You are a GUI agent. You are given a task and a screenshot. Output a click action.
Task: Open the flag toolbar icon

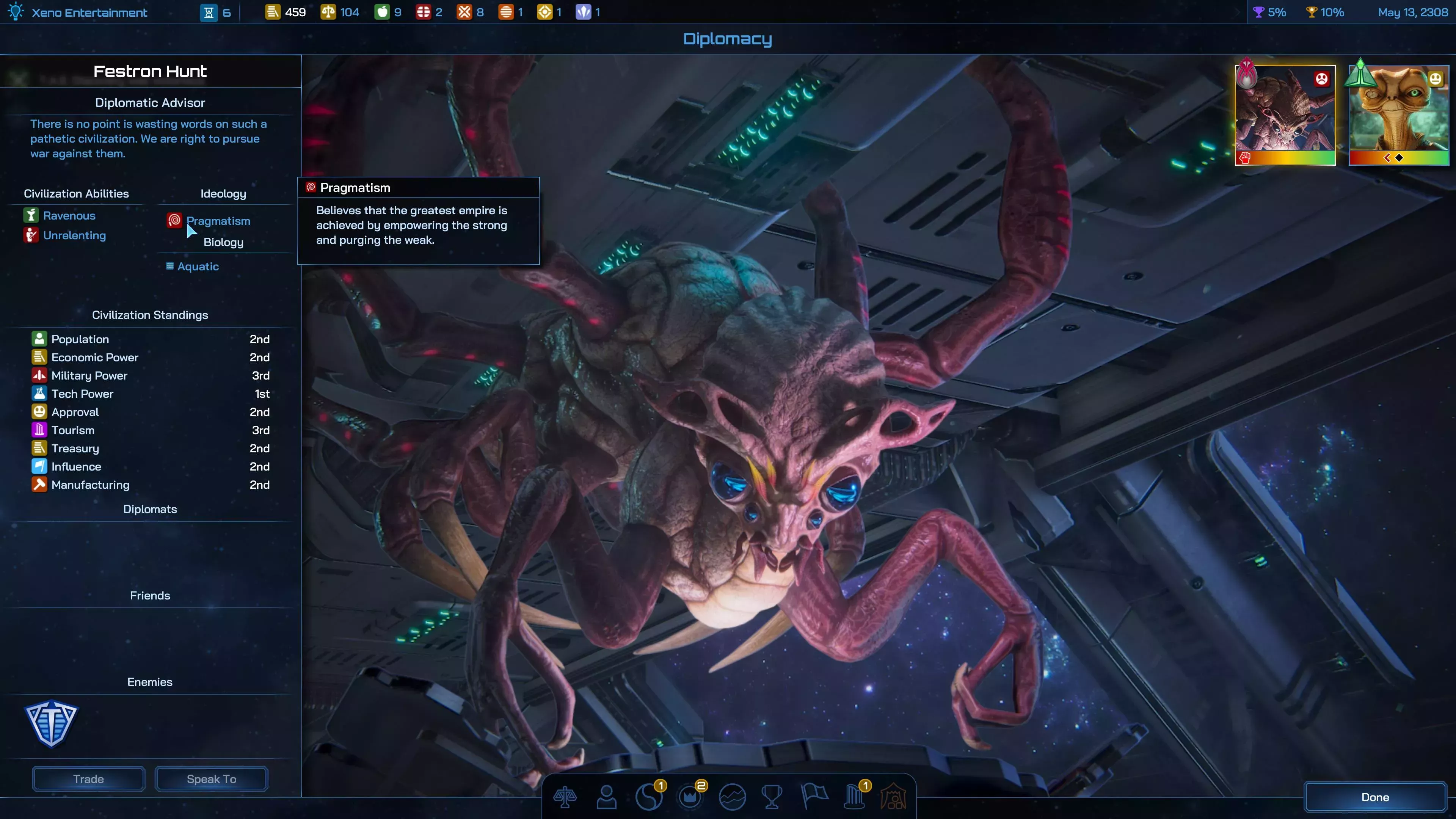[x=814, y=796]
